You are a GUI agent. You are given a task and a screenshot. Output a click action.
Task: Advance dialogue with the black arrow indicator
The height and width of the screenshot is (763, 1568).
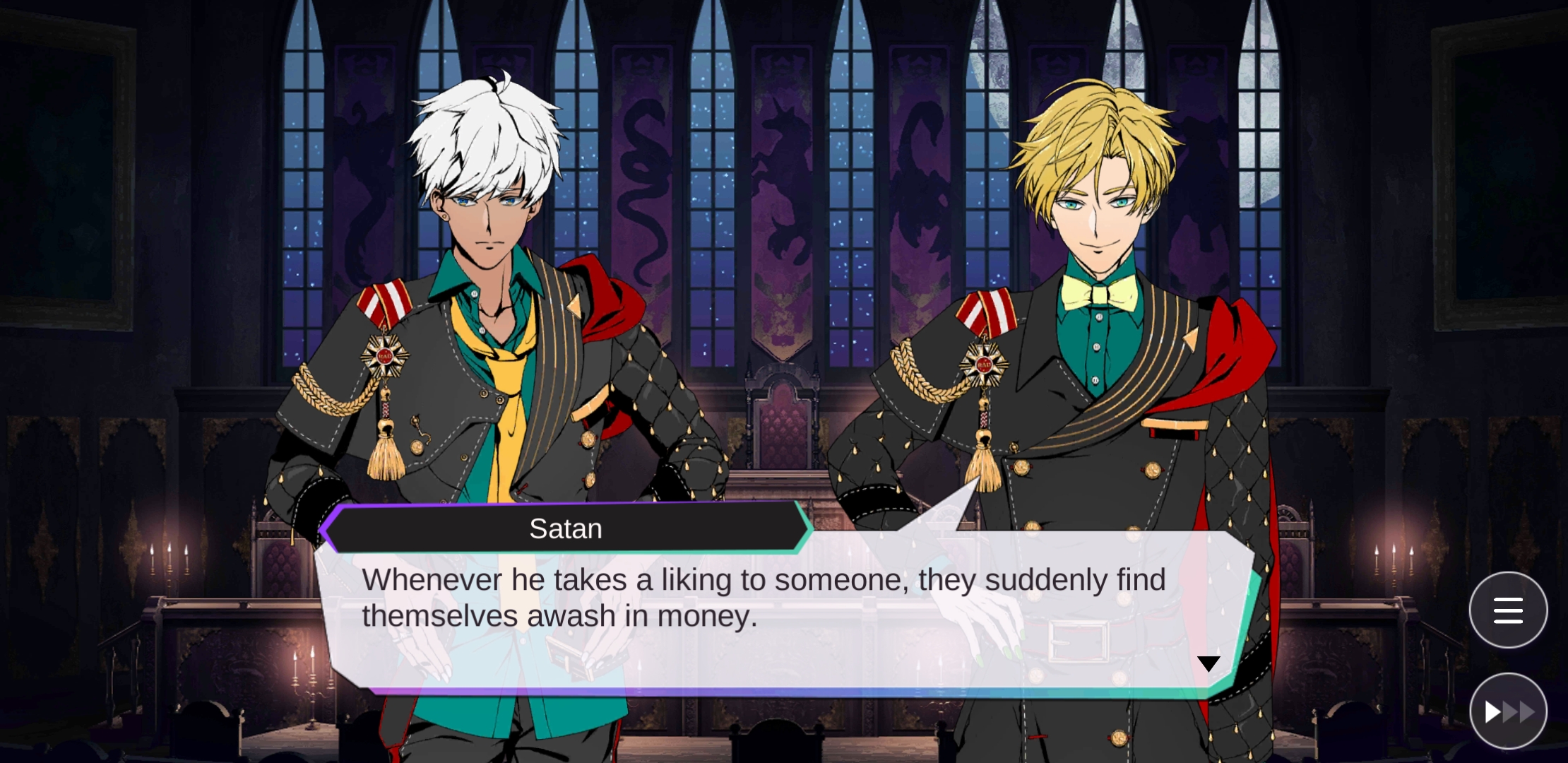tap(1208, 663)
